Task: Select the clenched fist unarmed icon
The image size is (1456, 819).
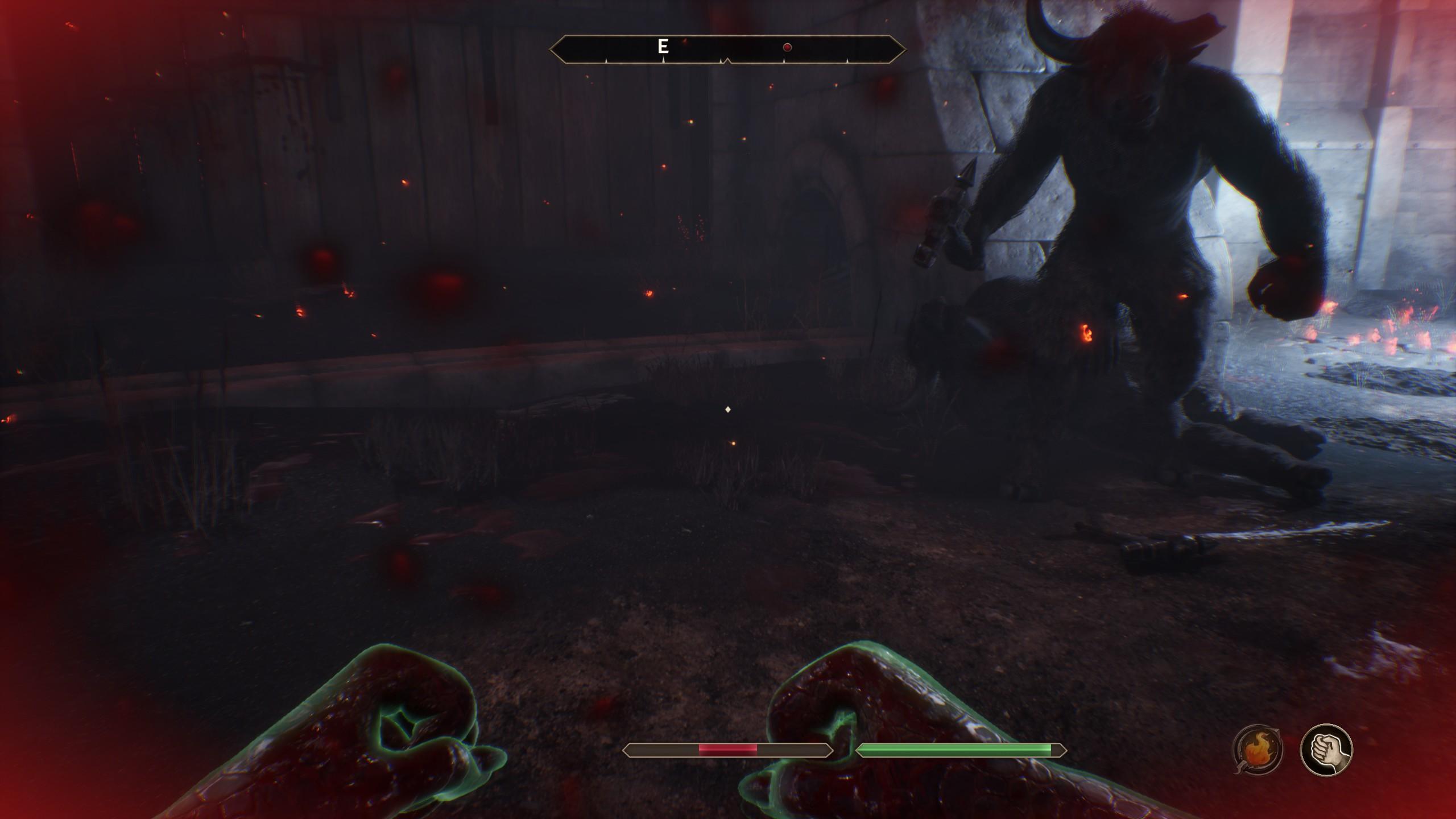Action: (x=1326, y=750)
